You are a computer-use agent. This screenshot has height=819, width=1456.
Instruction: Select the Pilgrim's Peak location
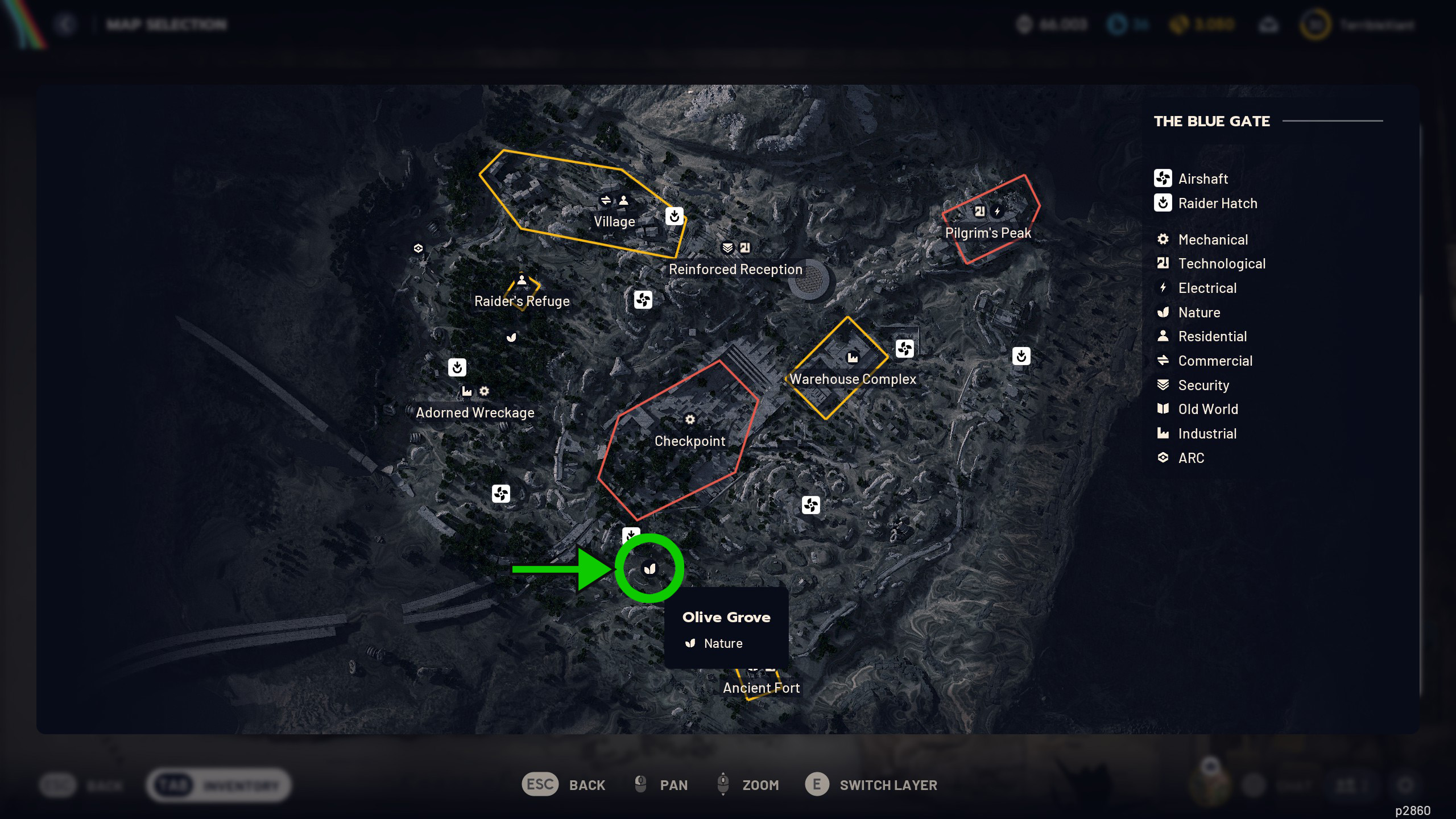pyautogui.click(x=988, y=233)
